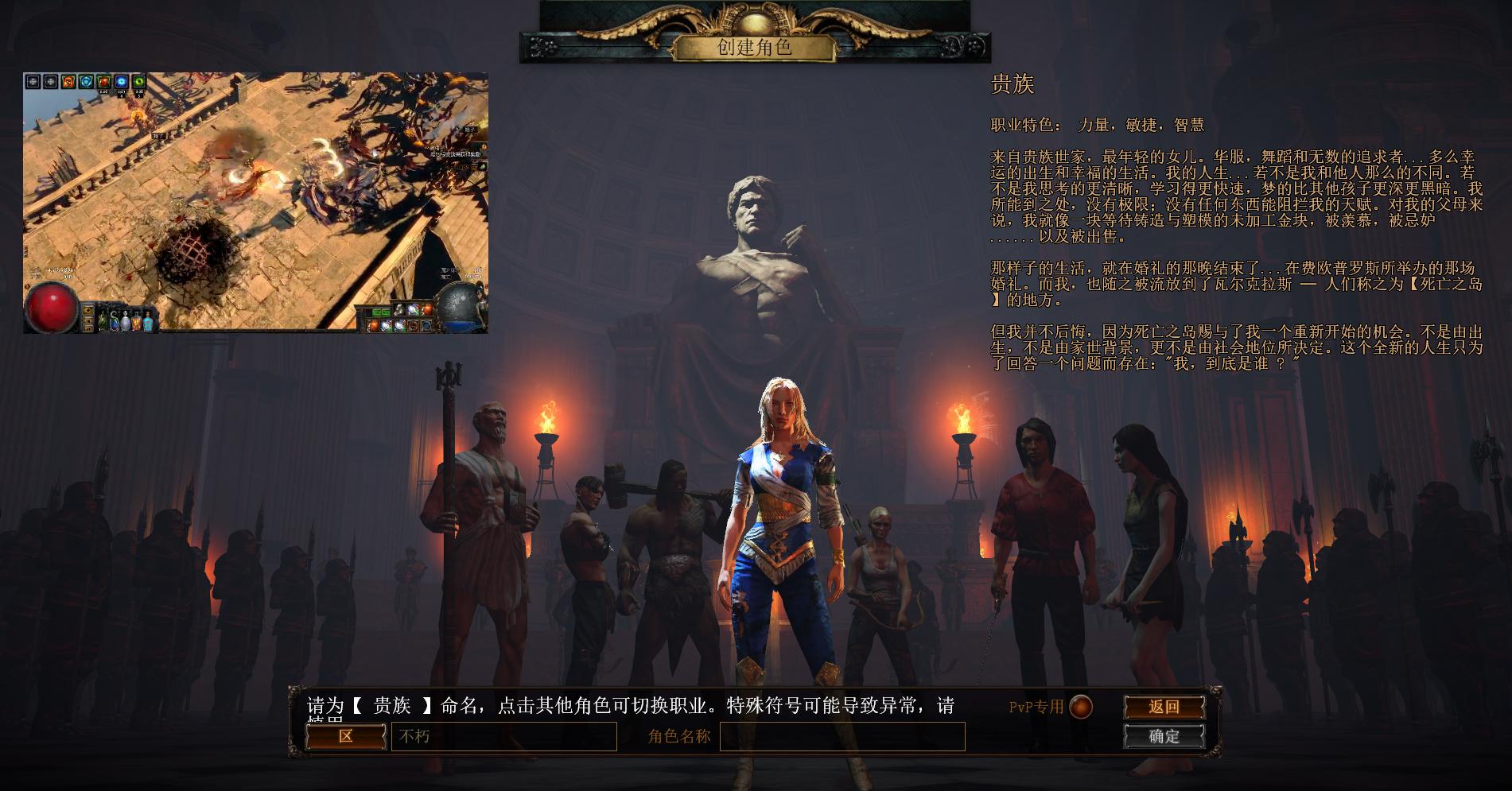Open the 区 league selector

tap(346, 736)
